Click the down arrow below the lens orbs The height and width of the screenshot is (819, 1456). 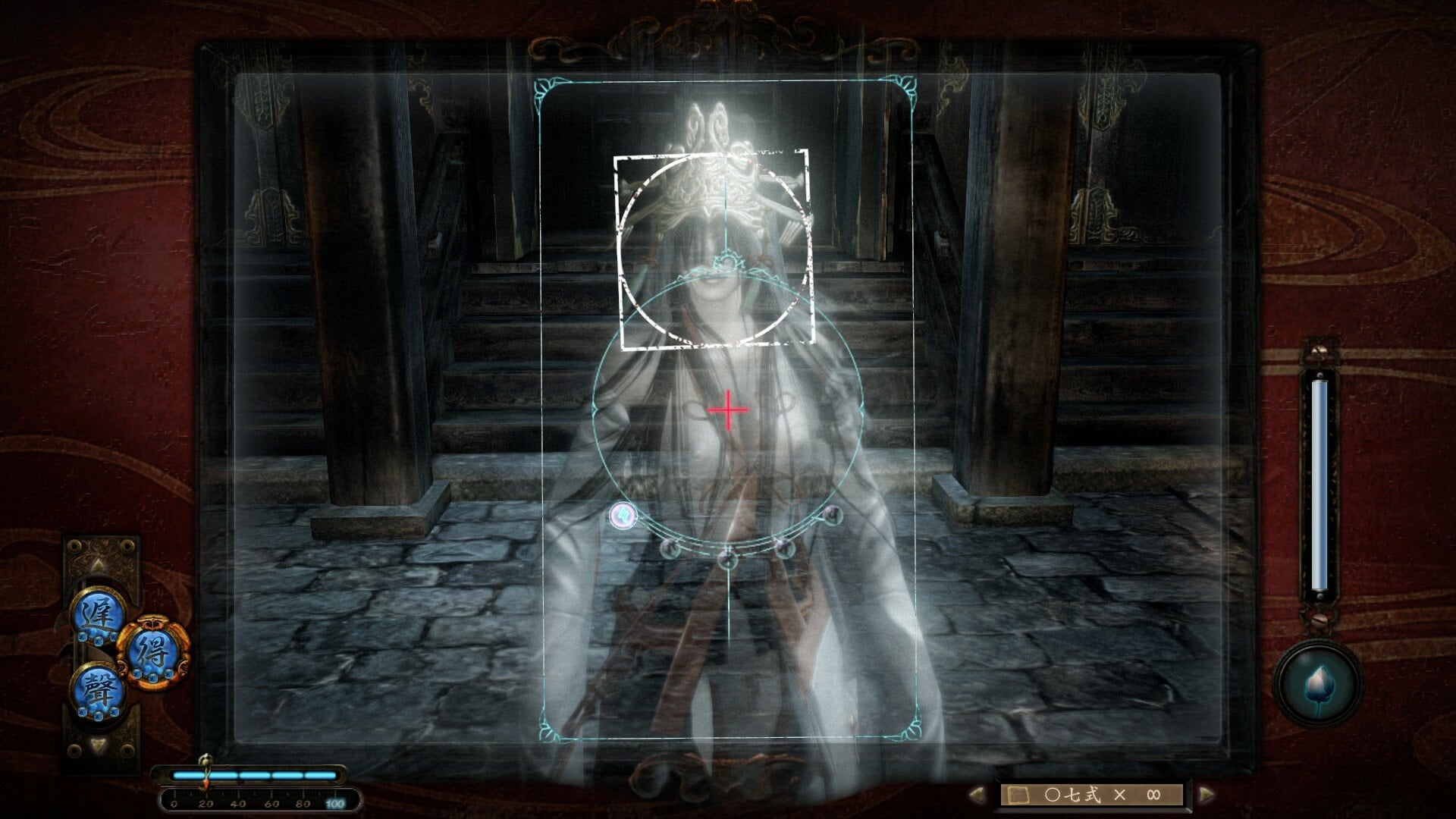(x=99, y=745)
